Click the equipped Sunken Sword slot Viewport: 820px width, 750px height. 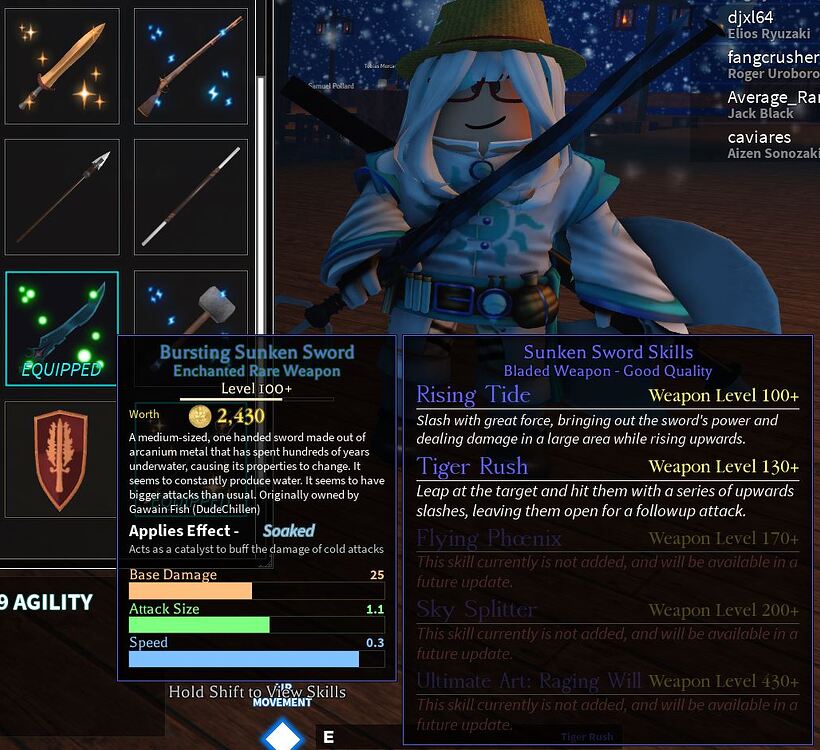(x=62, y=328)
